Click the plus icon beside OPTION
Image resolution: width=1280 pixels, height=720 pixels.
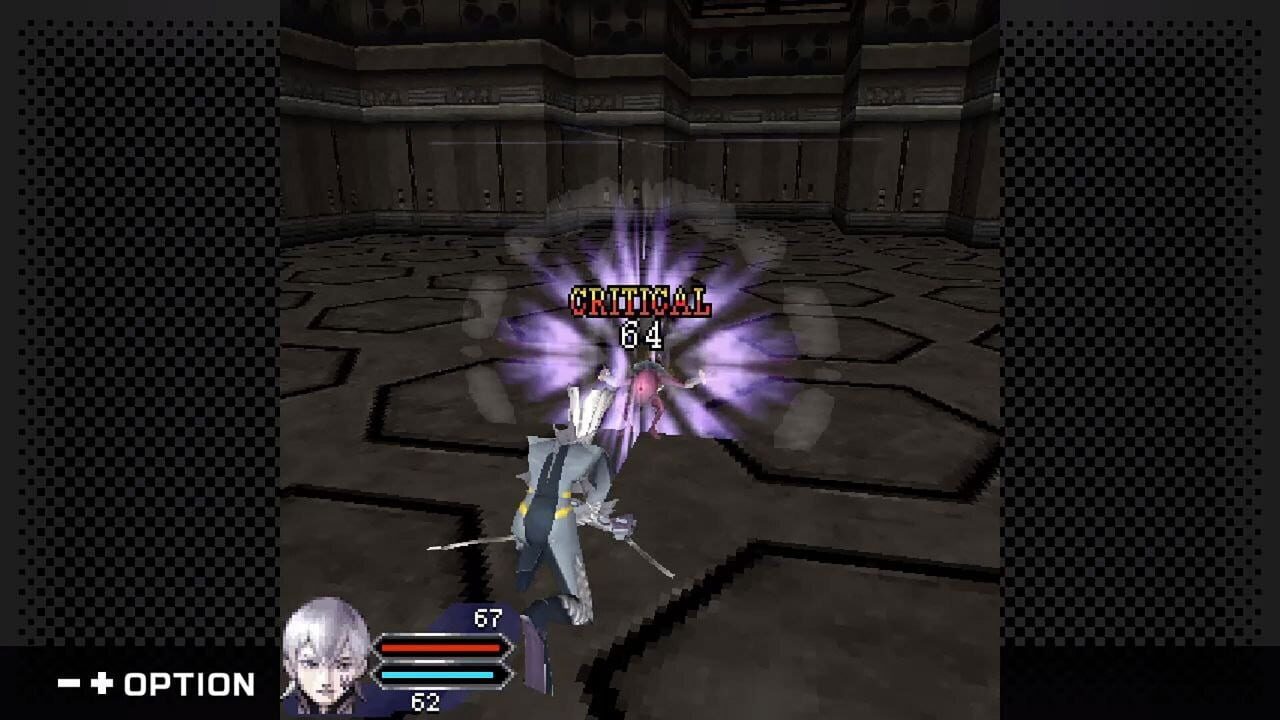pos(101,683)
